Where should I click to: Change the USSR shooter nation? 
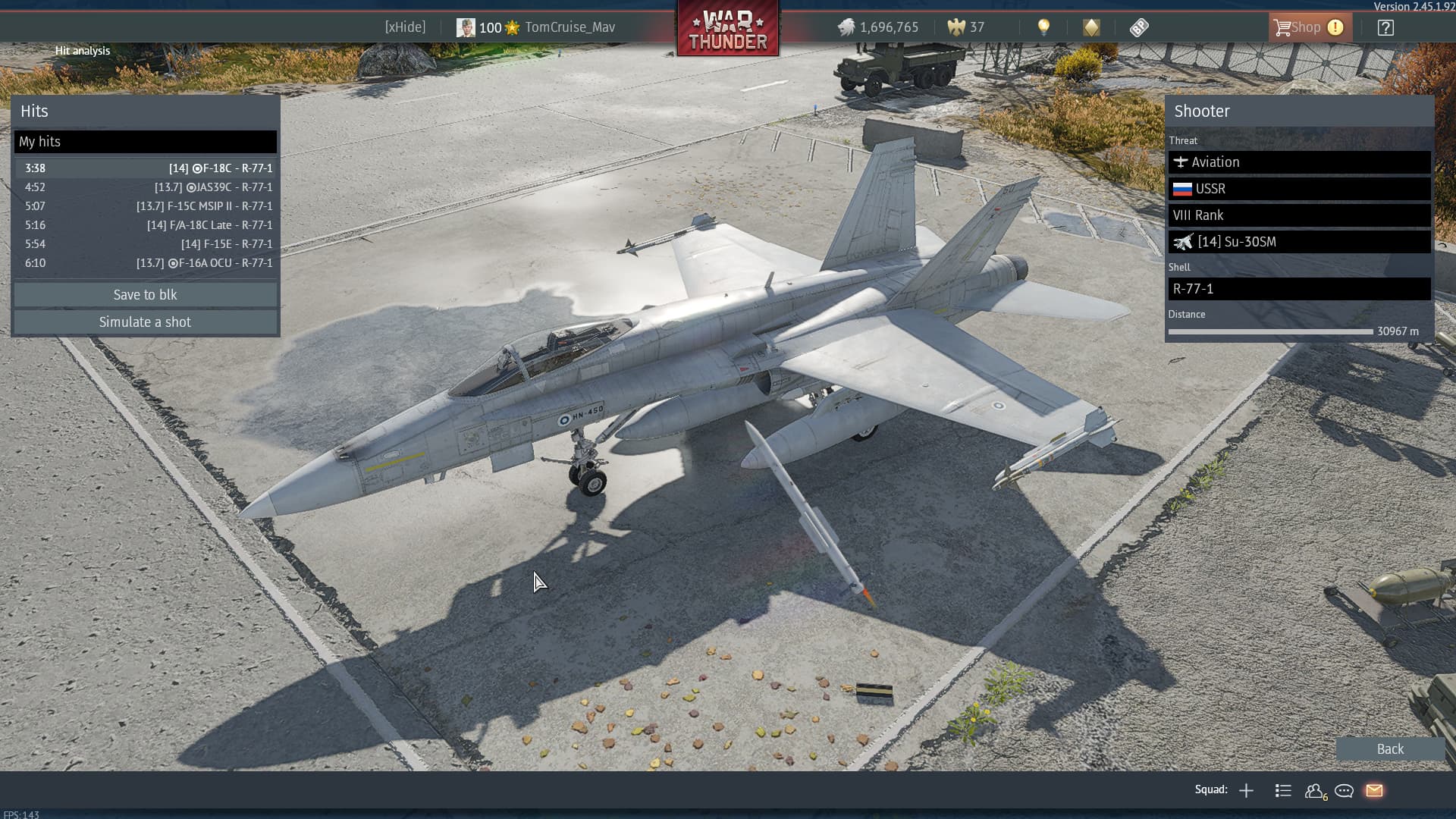(x=1299, y=189)
